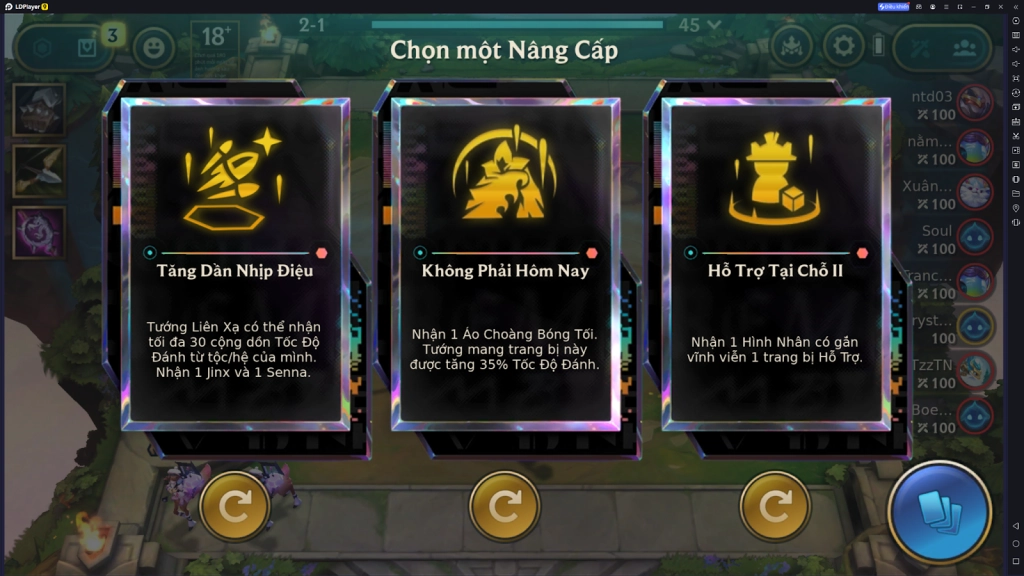Close the LDPlayer window
Image resolution: width=1024 pixels, height=576 pixels.
point(1000,6)
